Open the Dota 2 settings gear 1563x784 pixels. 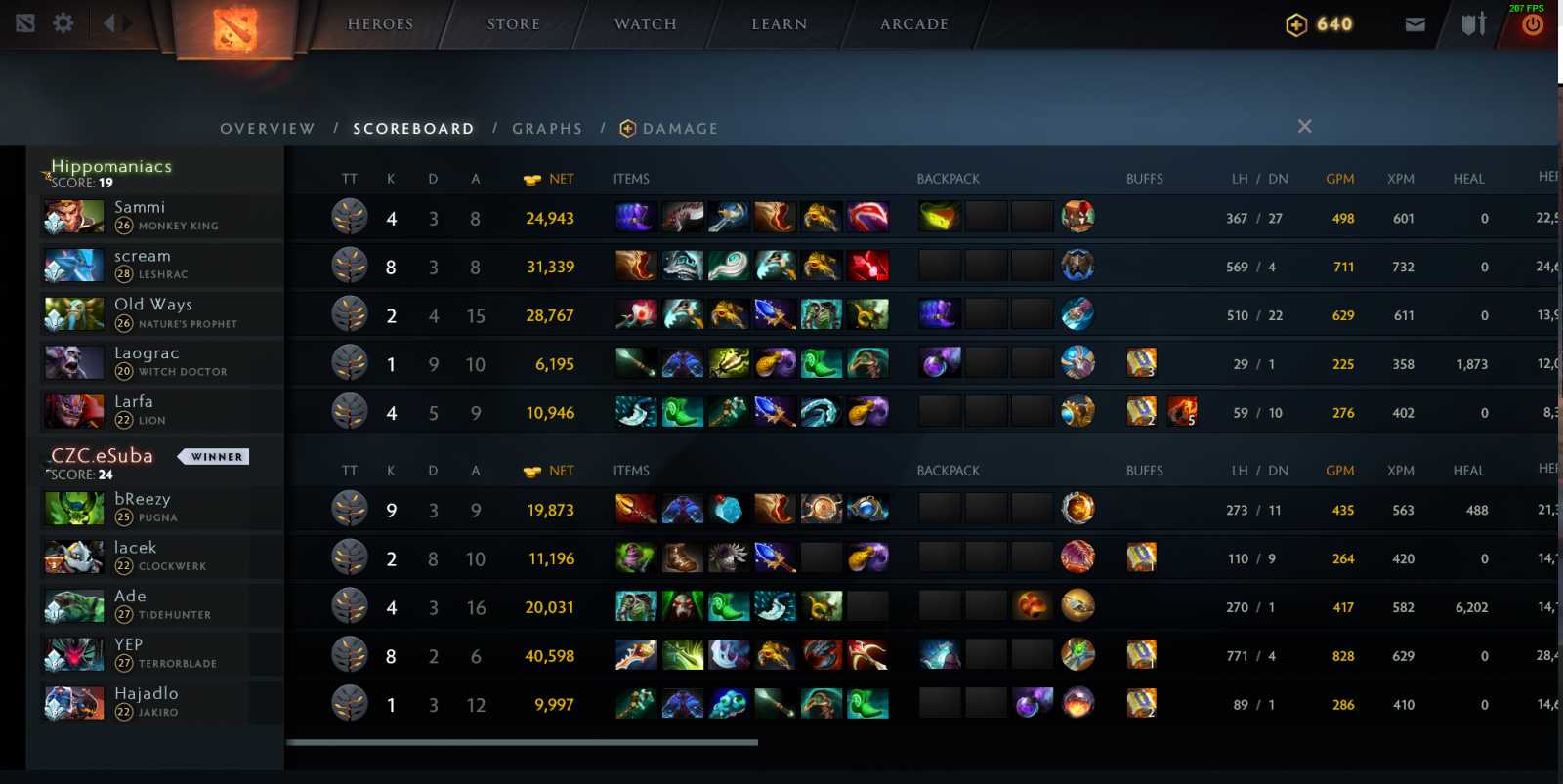click(x=63, y=22)
